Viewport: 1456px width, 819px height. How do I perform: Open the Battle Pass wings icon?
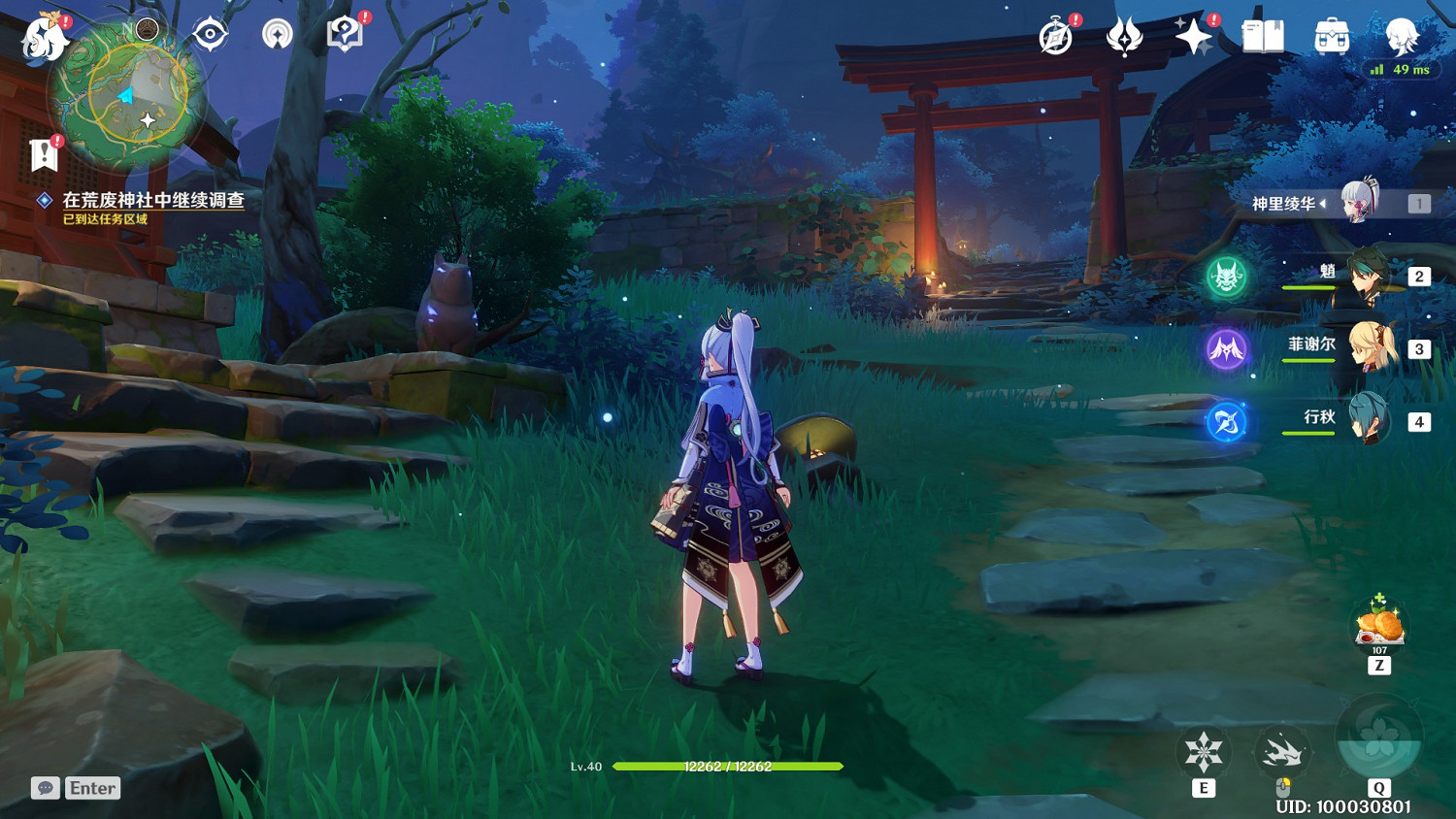point(1123,35)
